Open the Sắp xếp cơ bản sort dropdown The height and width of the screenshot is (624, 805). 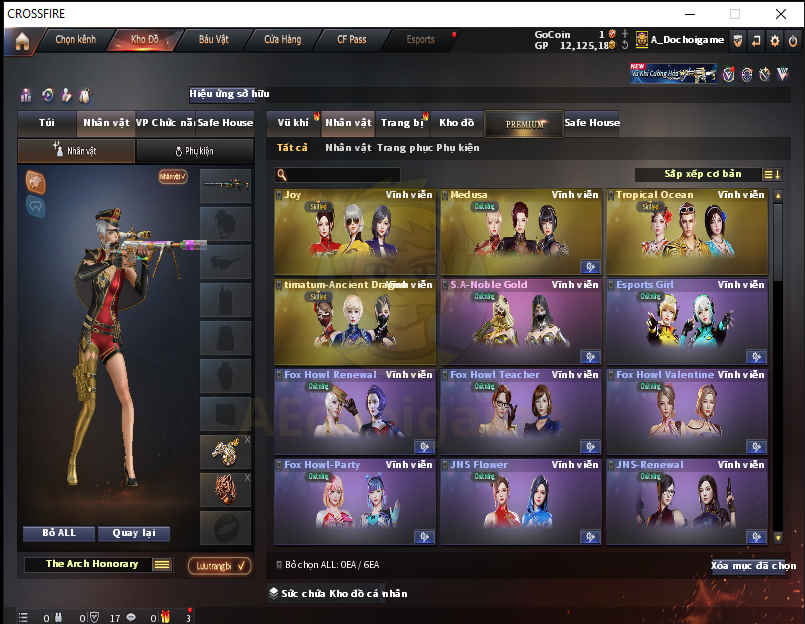tap(702, 174)
